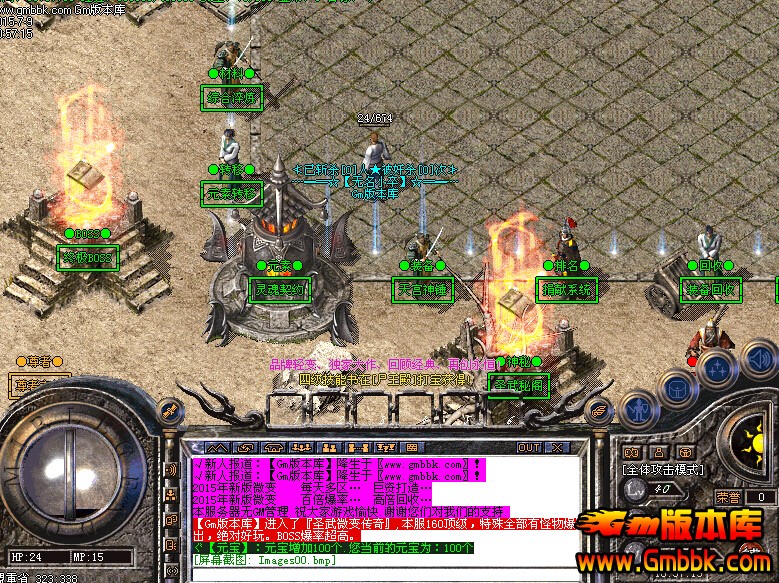Click the OUT button above chat

[x=529, y=447]
